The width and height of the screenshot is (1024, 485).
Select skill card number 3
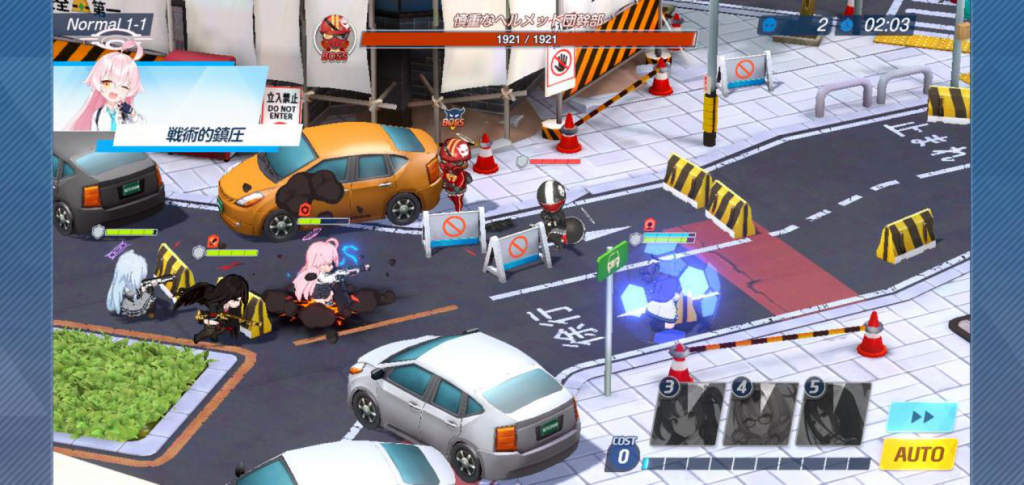click(x=687, y=413)
